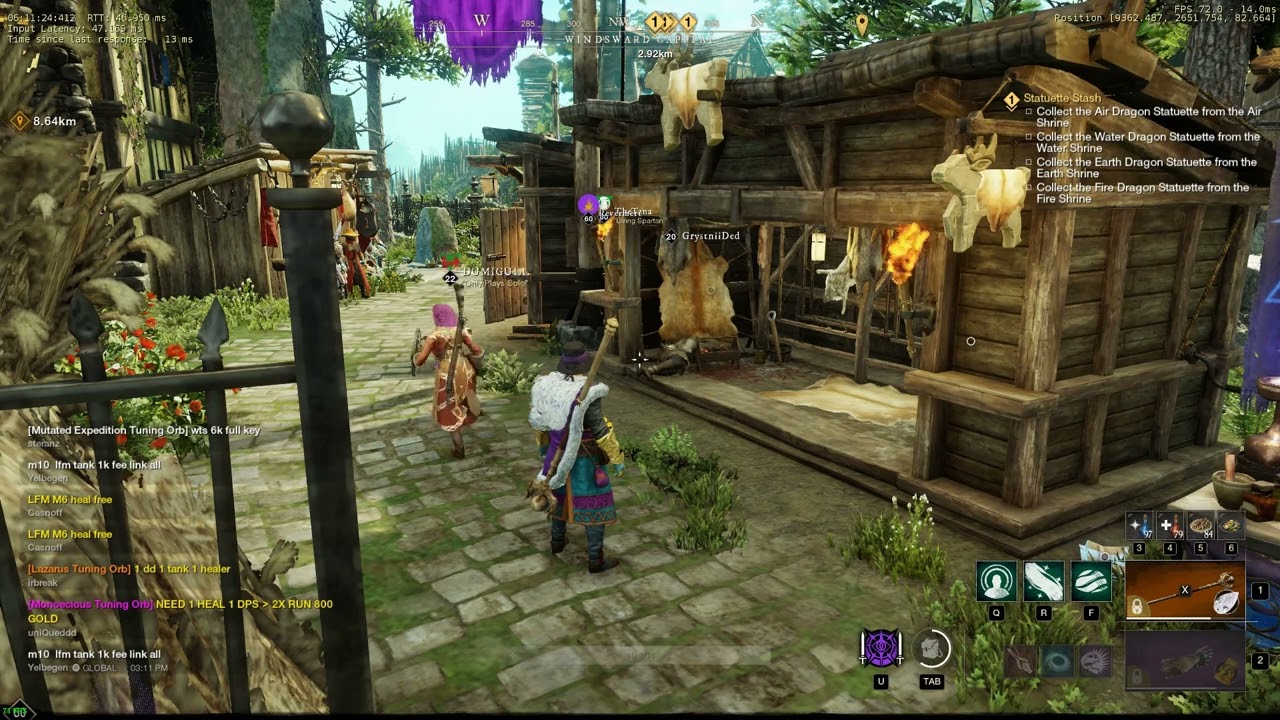The height and width of the screenshot is (720, 1280).
Task: Click the yellow map marker on compass
Action: point(862,22)
